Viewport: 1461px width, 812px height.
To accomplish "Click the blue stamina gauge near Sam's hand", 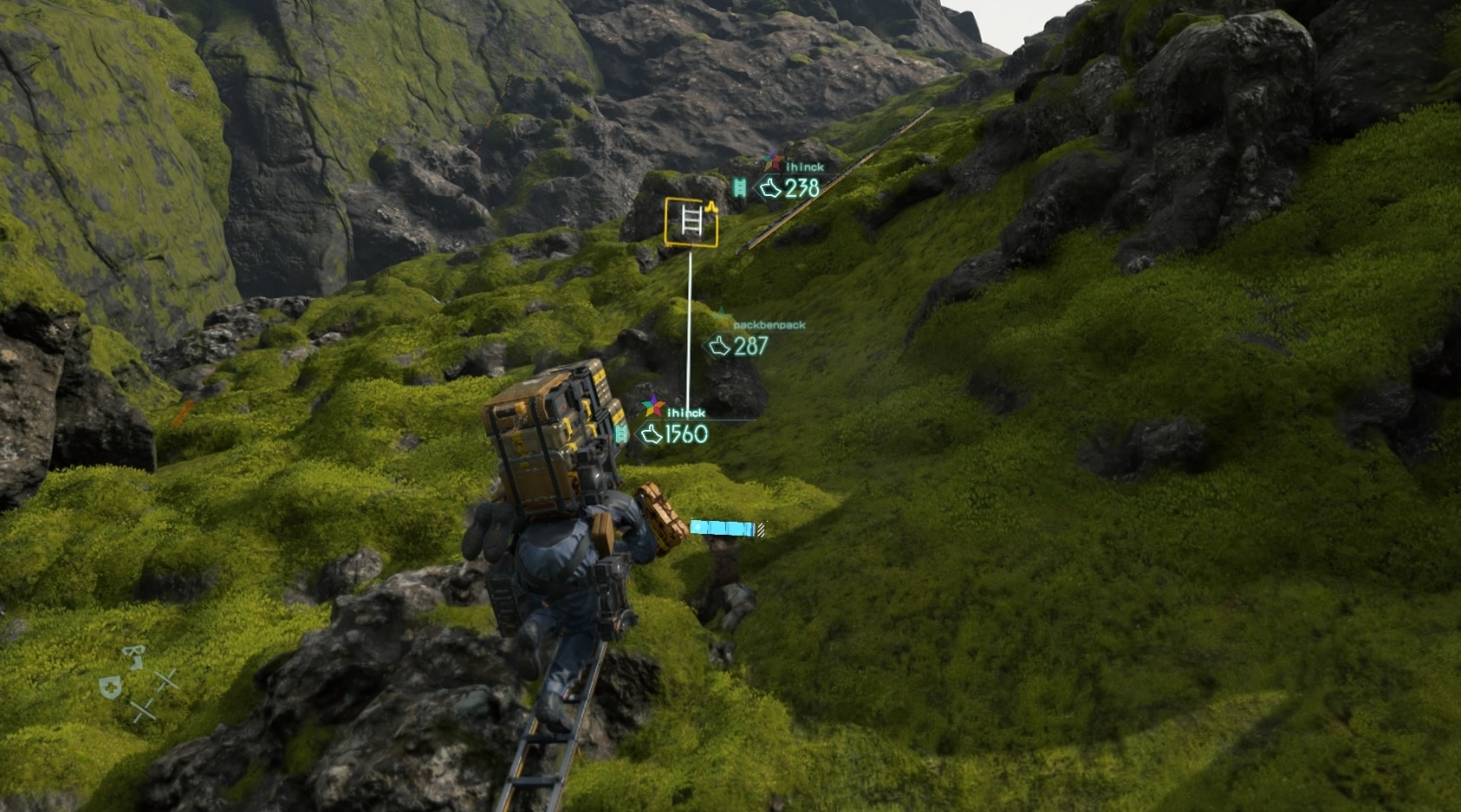I will pyautogui.click(x=722, y=529).
